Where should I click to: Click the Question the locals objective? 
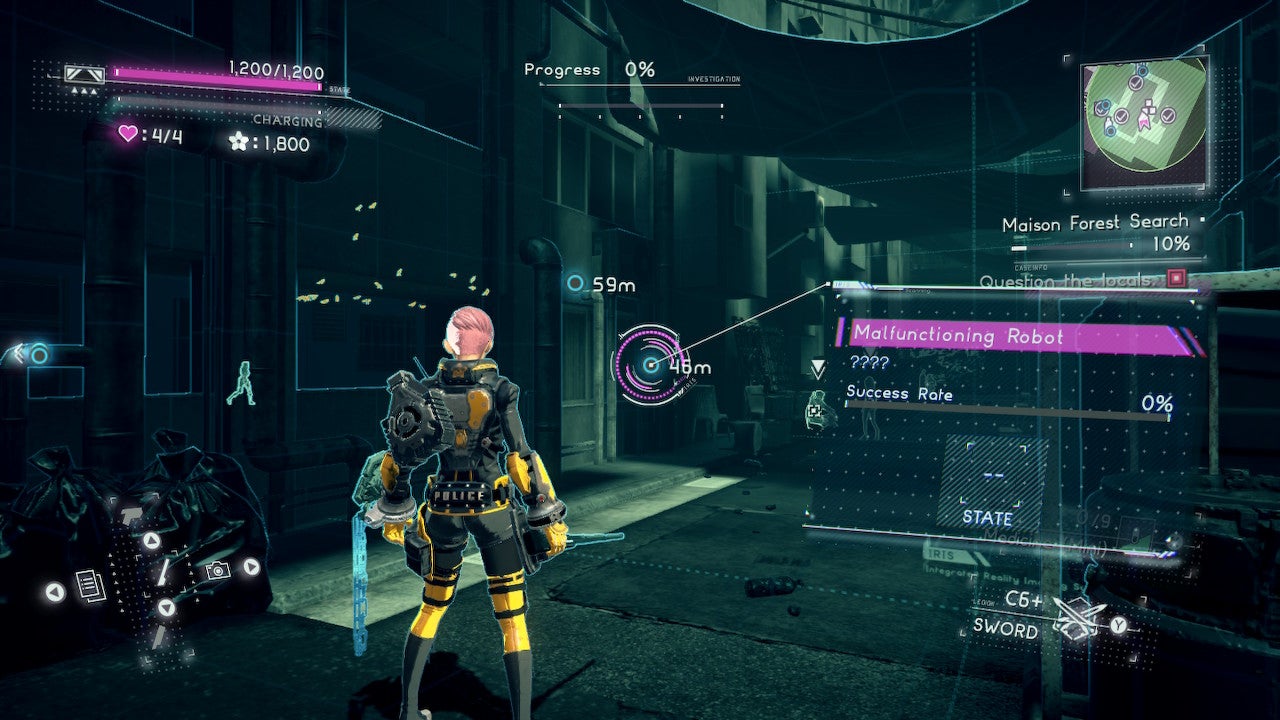[x=1070, y=281]
